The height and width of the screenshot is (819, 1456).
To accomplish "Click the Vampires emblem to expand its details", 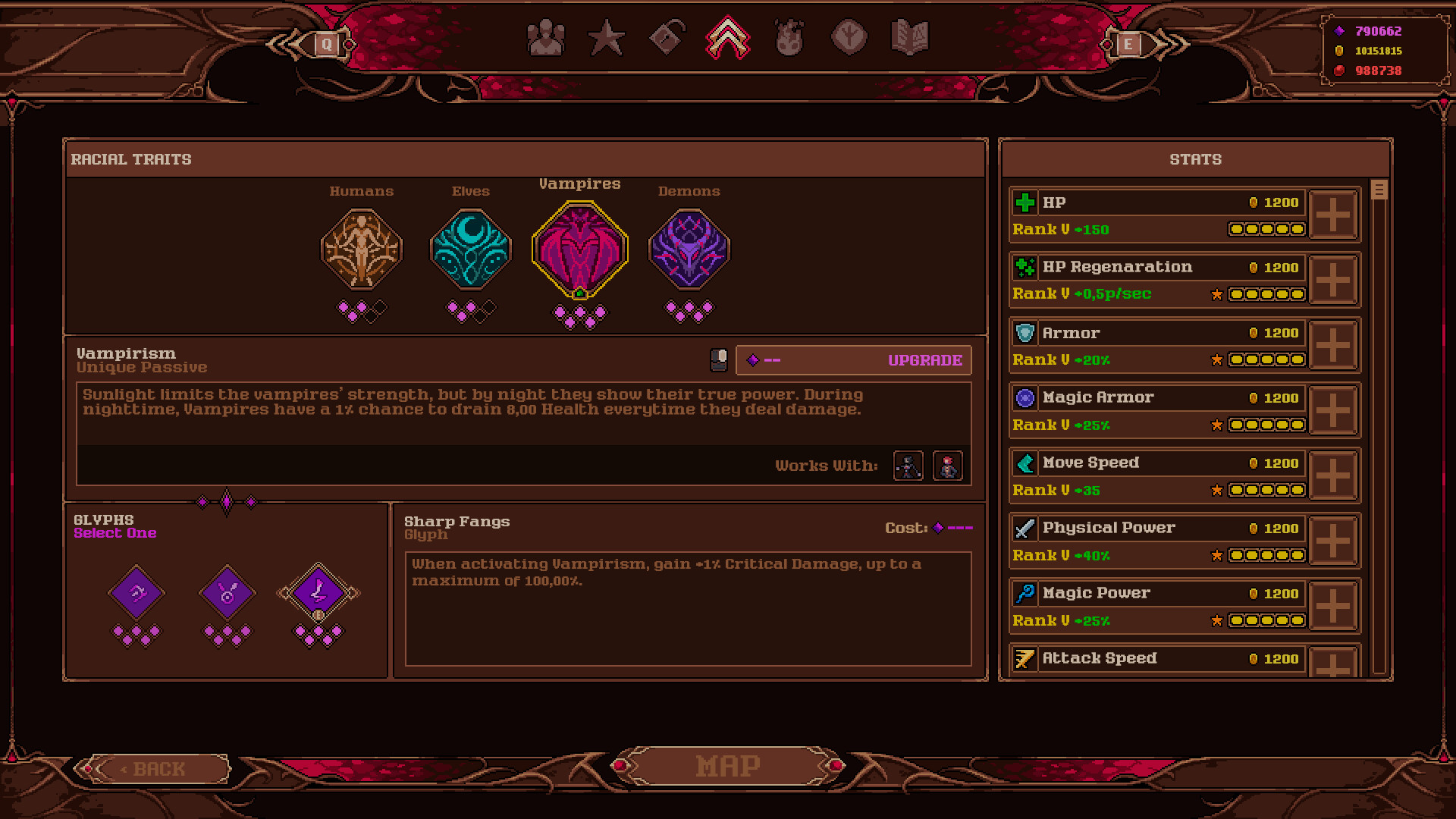I will pos(580,249).
